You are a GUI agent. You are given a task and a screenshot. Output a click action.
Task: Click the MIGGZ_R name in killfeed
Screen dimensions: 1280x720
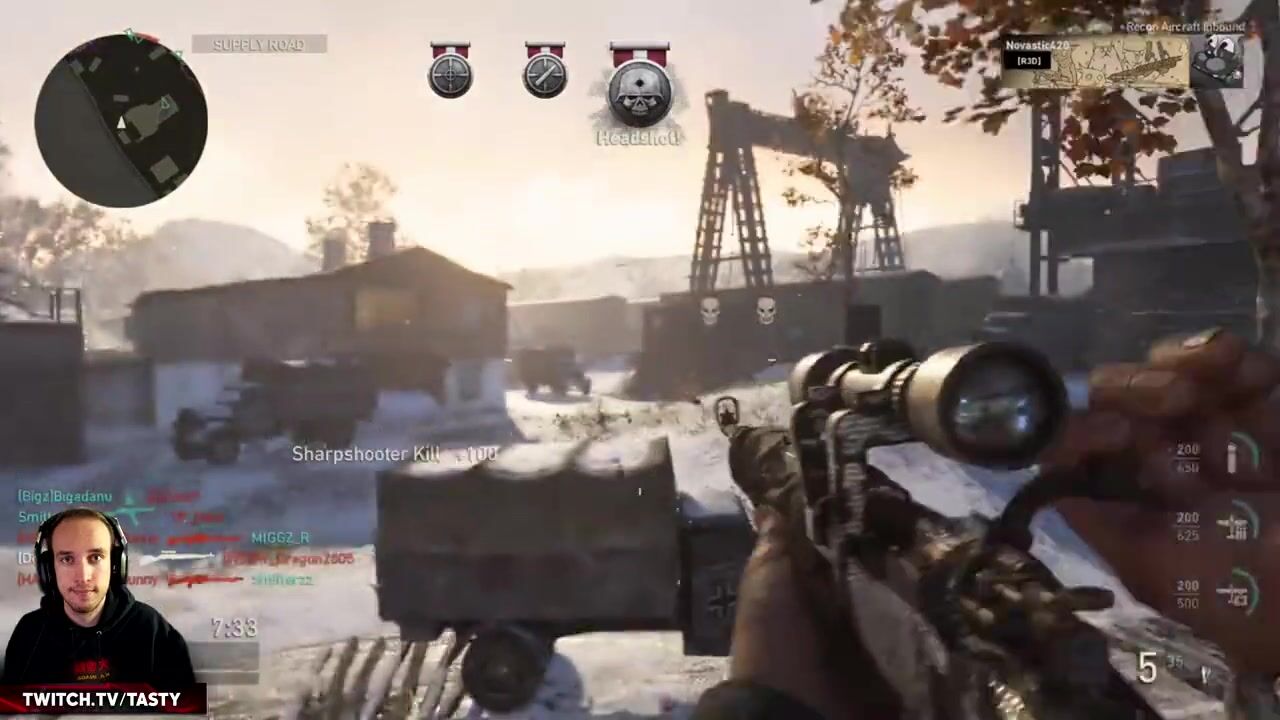coord(280,538)
